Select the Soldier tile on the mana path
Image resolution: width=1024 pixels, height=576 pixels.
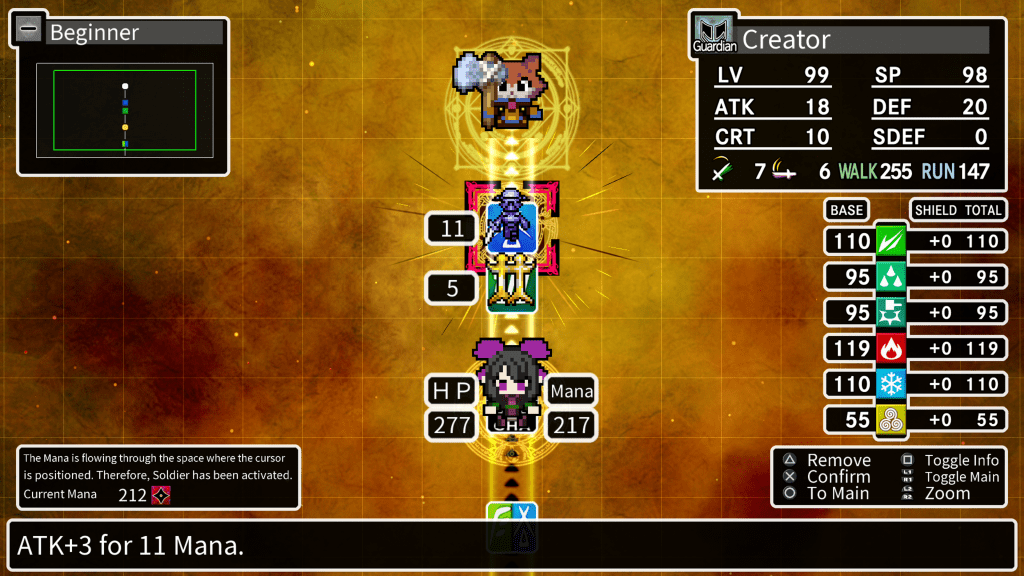(x=512, y=226)
